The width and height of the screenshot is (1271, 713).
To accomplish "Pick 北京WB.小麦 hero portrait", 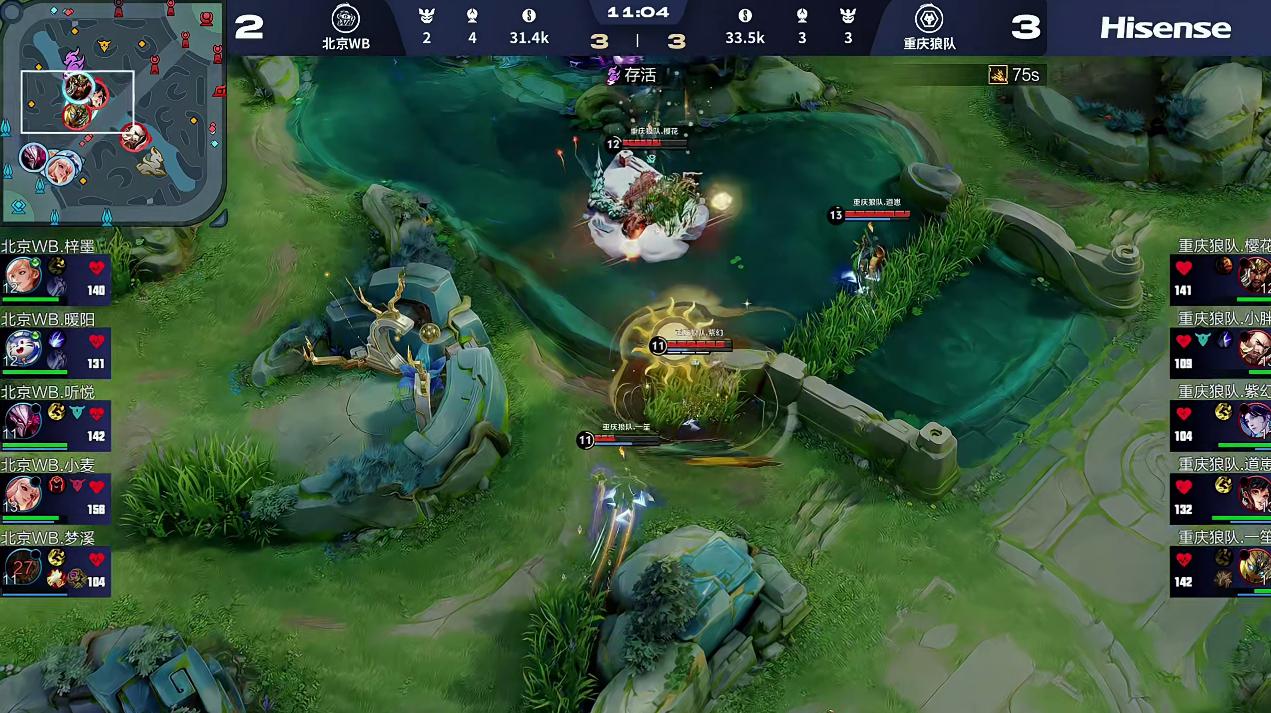I will pos(21,492).
